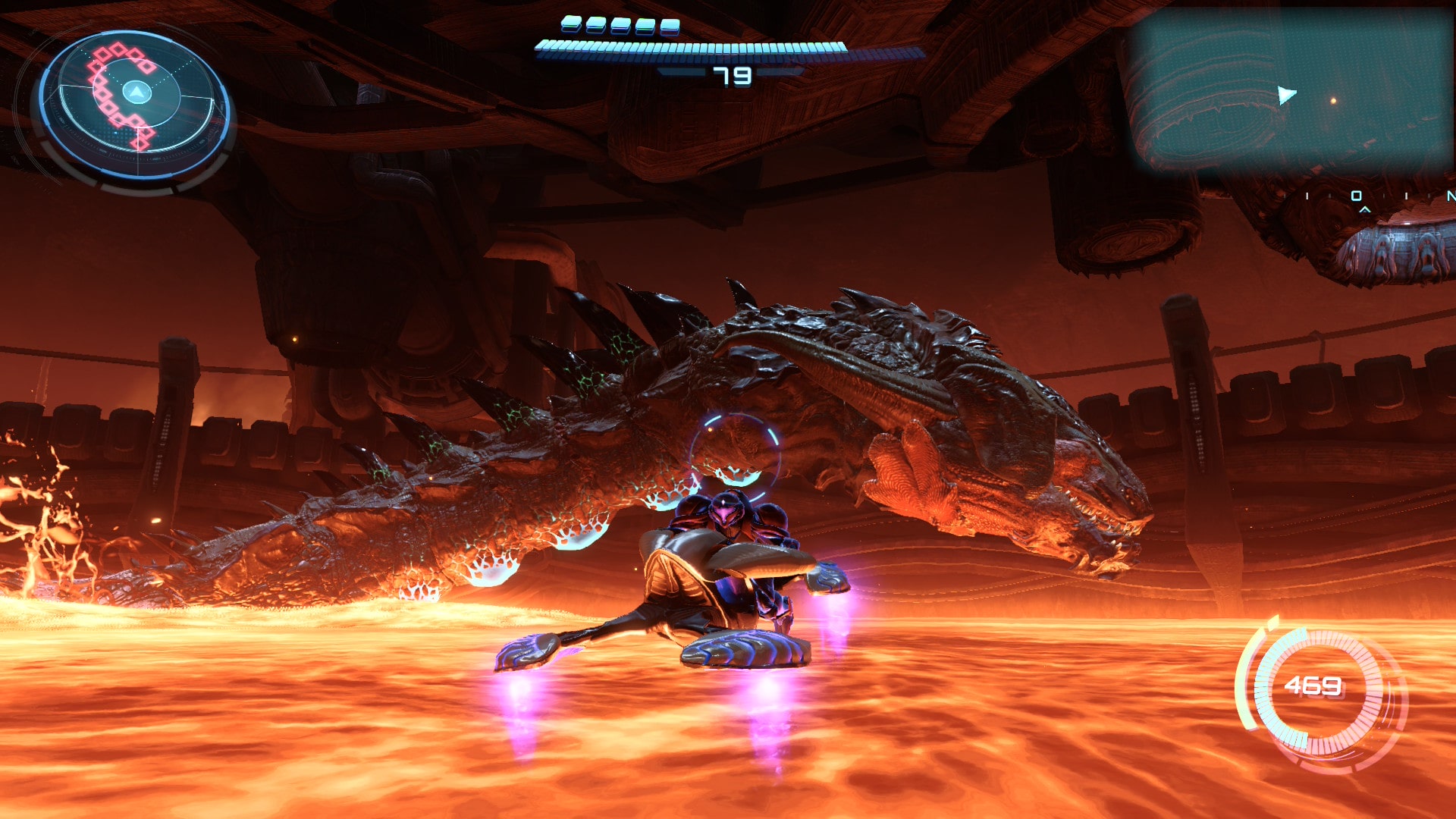Click the circular enemy radar
Image resolution: width=1456 pixels, height=819 pixels.
pos(134,104)
